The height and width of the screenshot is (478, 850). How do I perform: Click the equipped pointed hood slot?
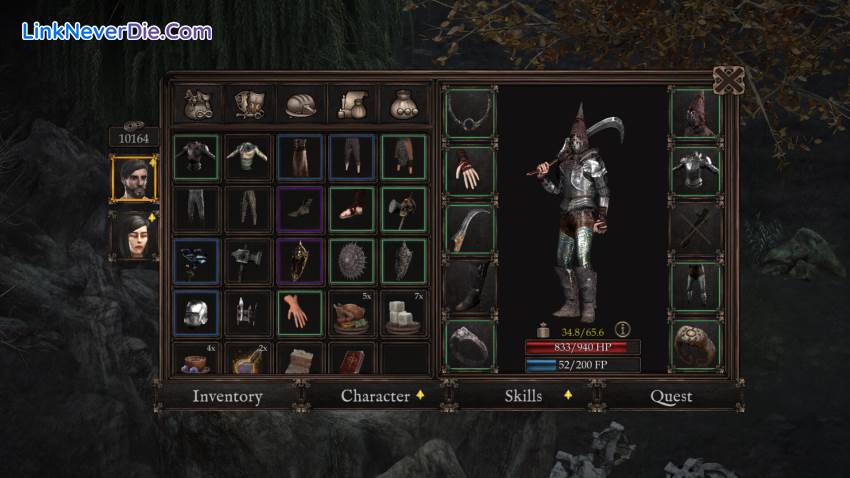click(695, 113)
